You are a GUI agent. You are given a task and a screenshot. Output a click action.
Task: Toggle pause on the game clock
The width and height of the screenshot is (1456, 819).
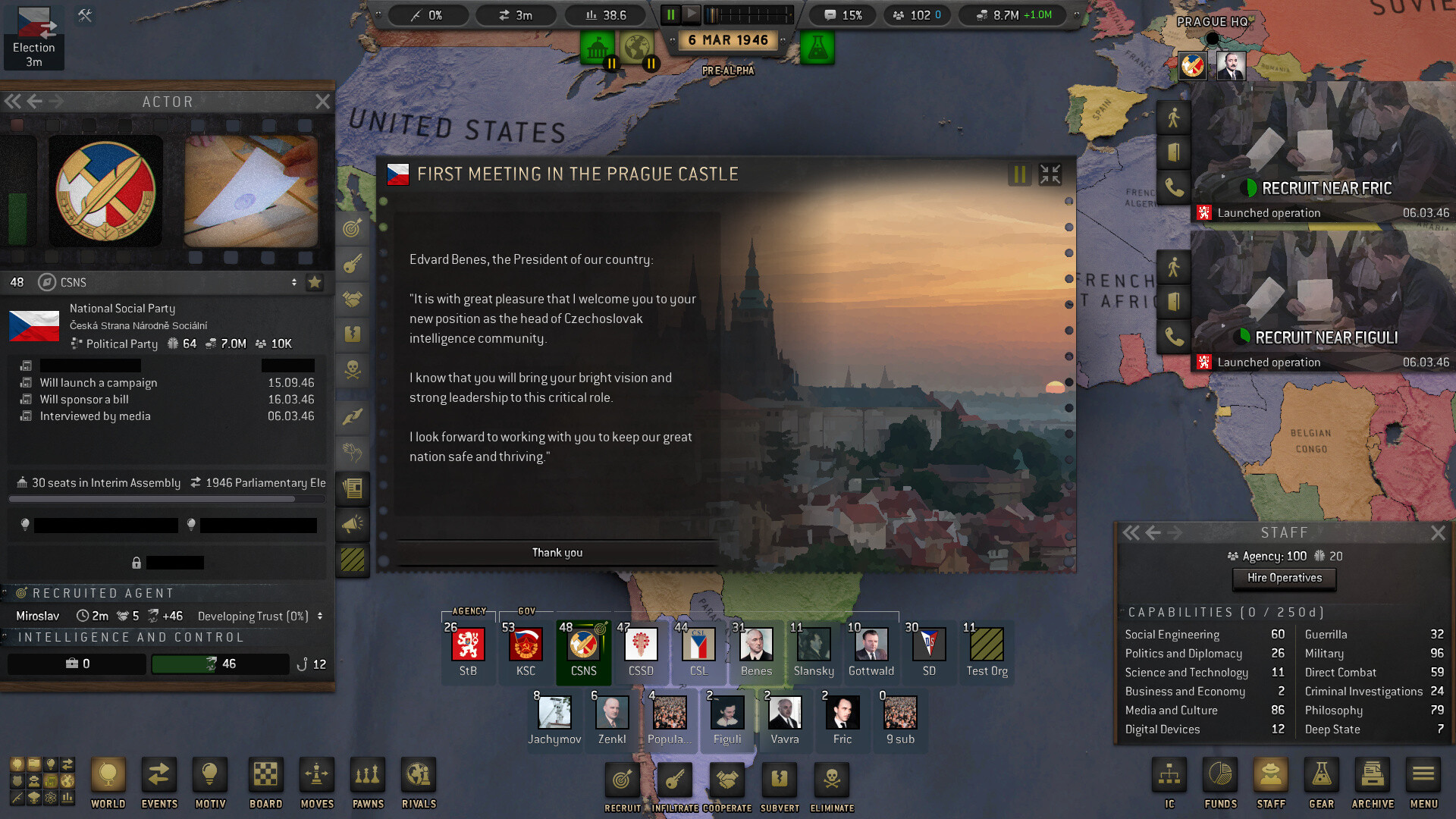670,14
